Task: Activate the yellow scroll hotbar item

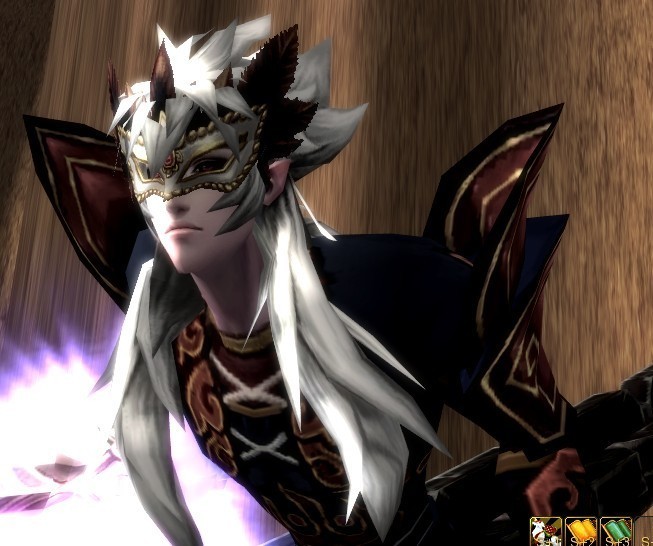Action: pos(581,532)
